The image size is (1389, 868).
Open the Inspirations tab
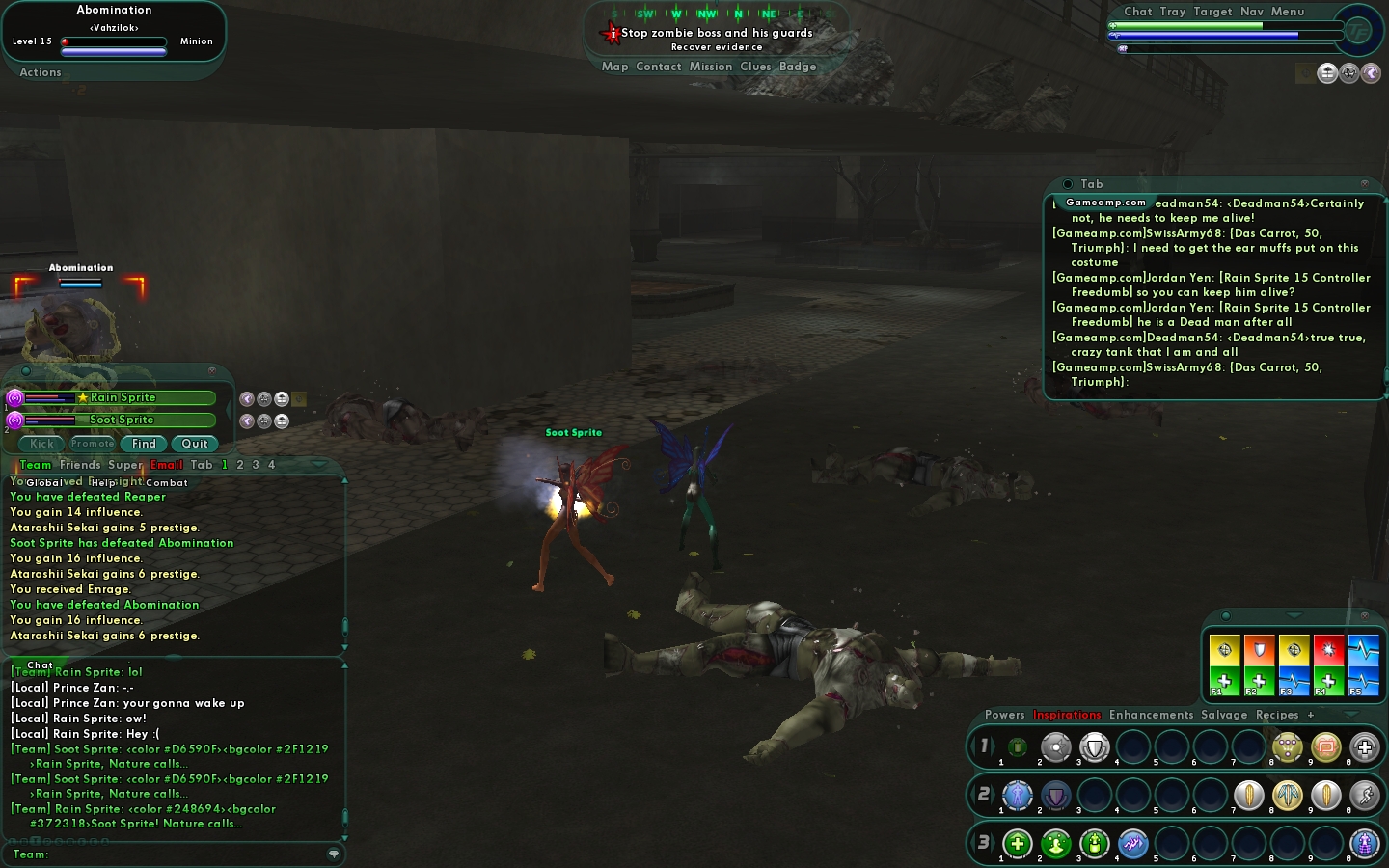pyautogui.click(x=1067, y=715)
